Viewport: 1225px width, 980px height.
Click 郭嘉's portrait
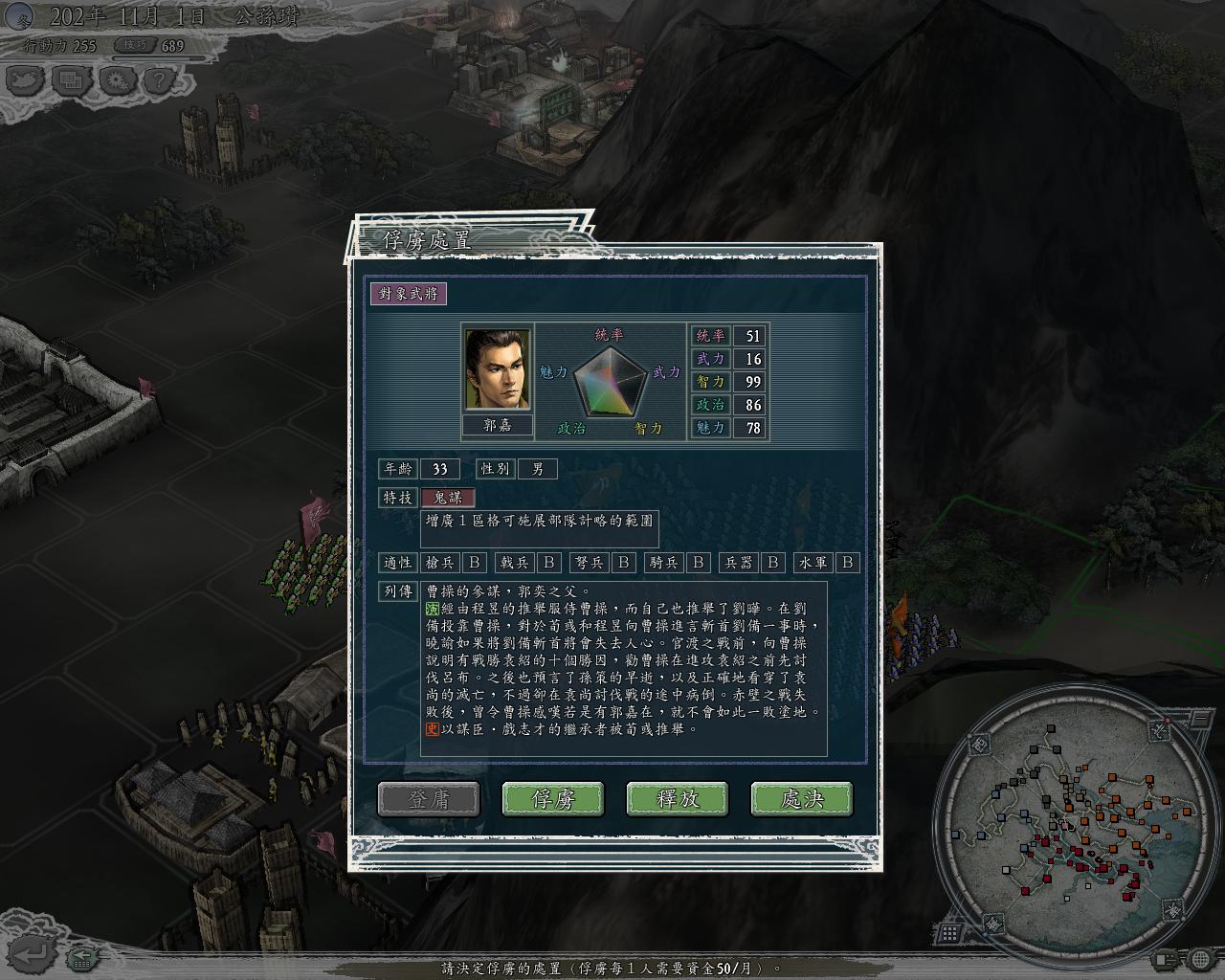[498, 369]
